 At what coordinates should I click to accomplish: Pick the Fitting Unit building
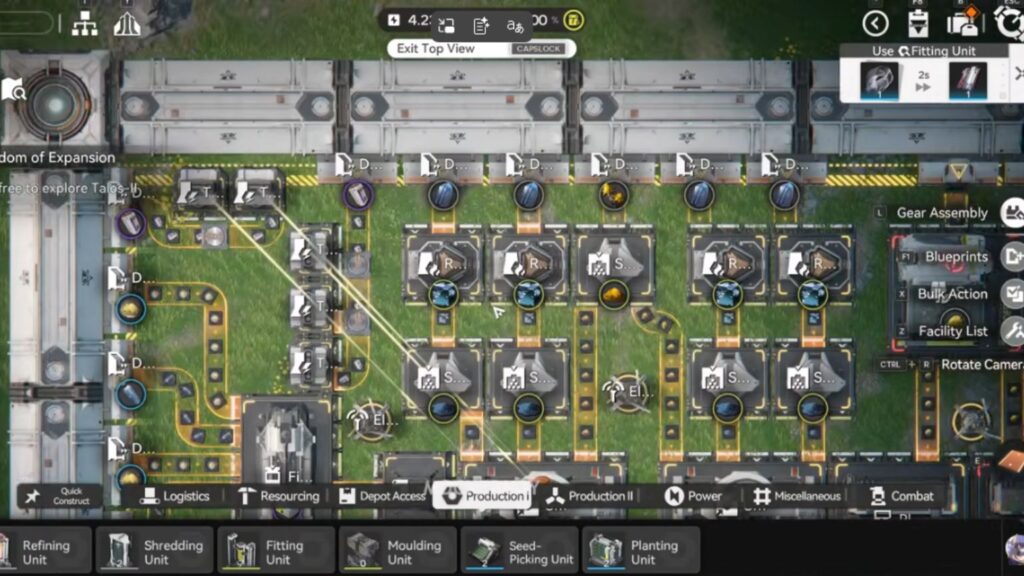(x=276, y=551)
